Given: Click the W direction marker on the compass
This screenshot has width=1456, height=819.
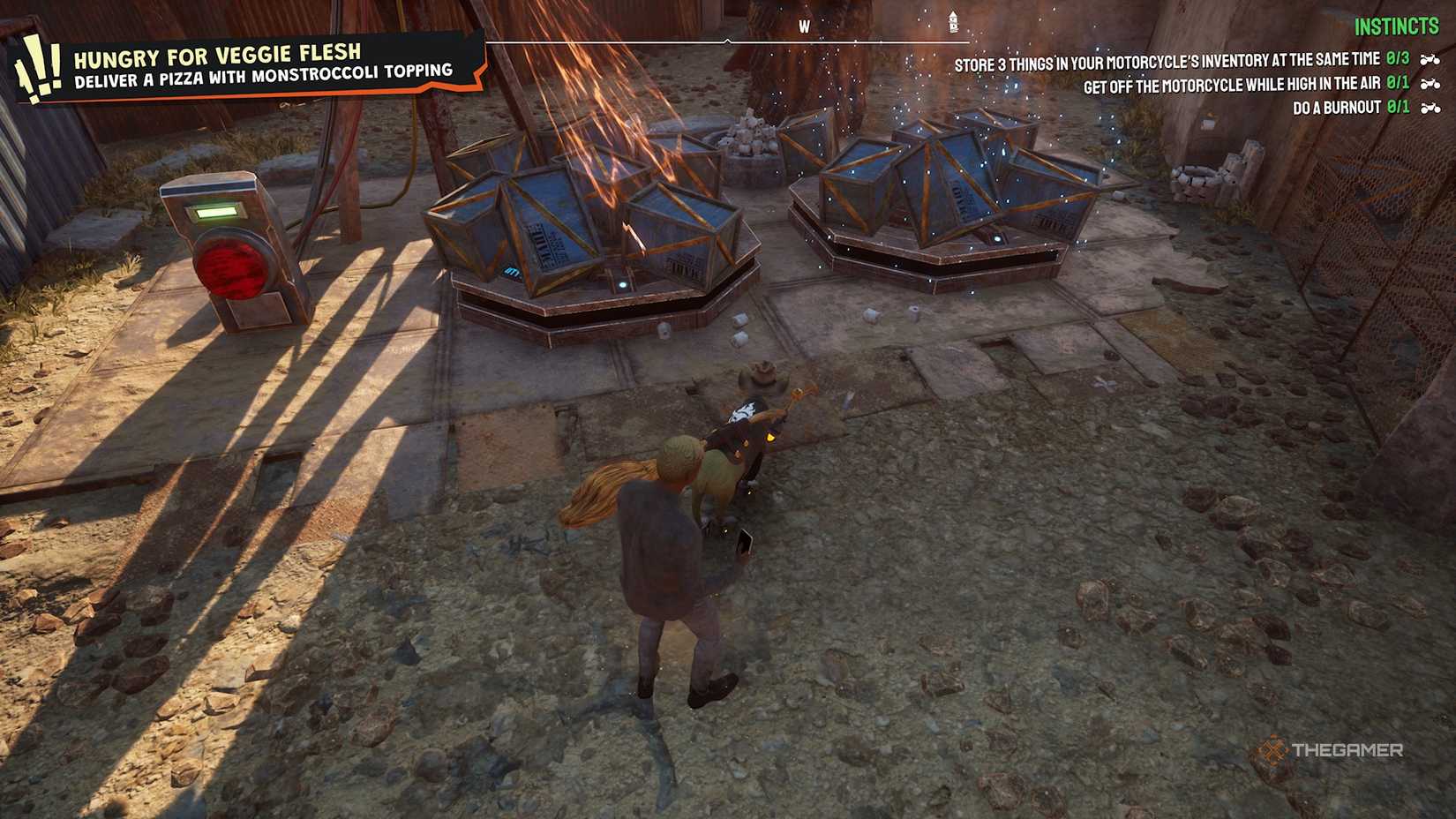Looking at the screenshot, I should pos(802,26).
